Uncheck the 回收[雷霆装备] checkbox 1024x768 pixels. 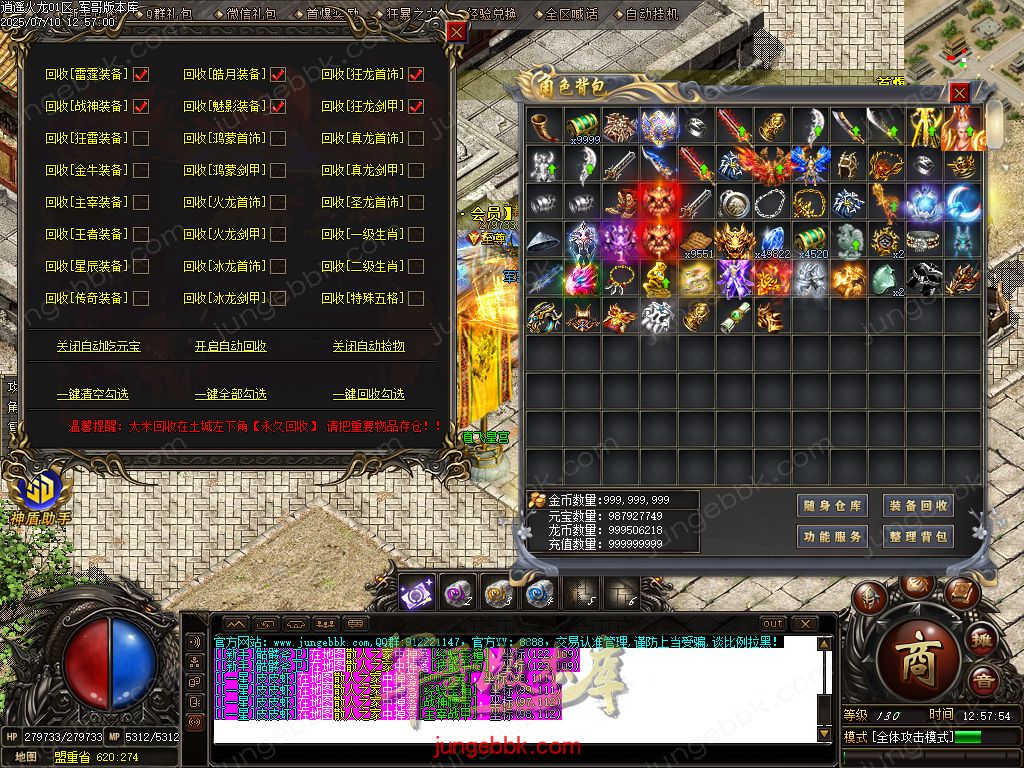coord(141,74)
